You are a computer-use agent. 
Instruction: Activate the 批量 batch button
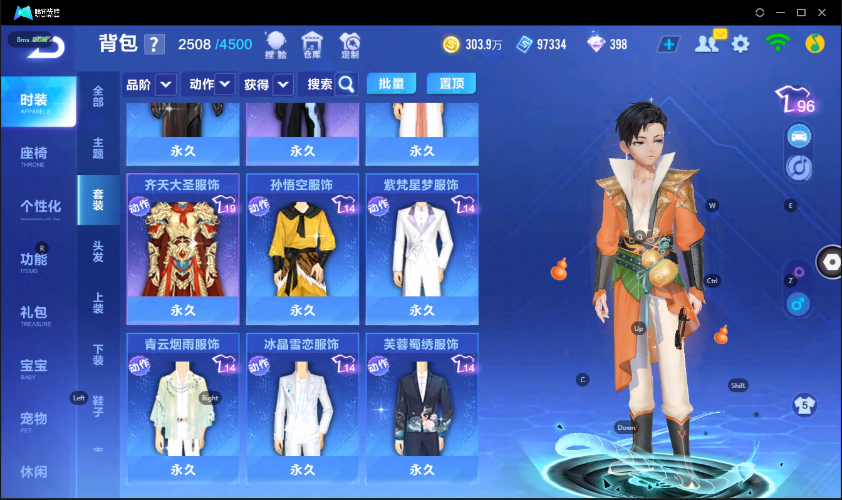tap(392, 84)
